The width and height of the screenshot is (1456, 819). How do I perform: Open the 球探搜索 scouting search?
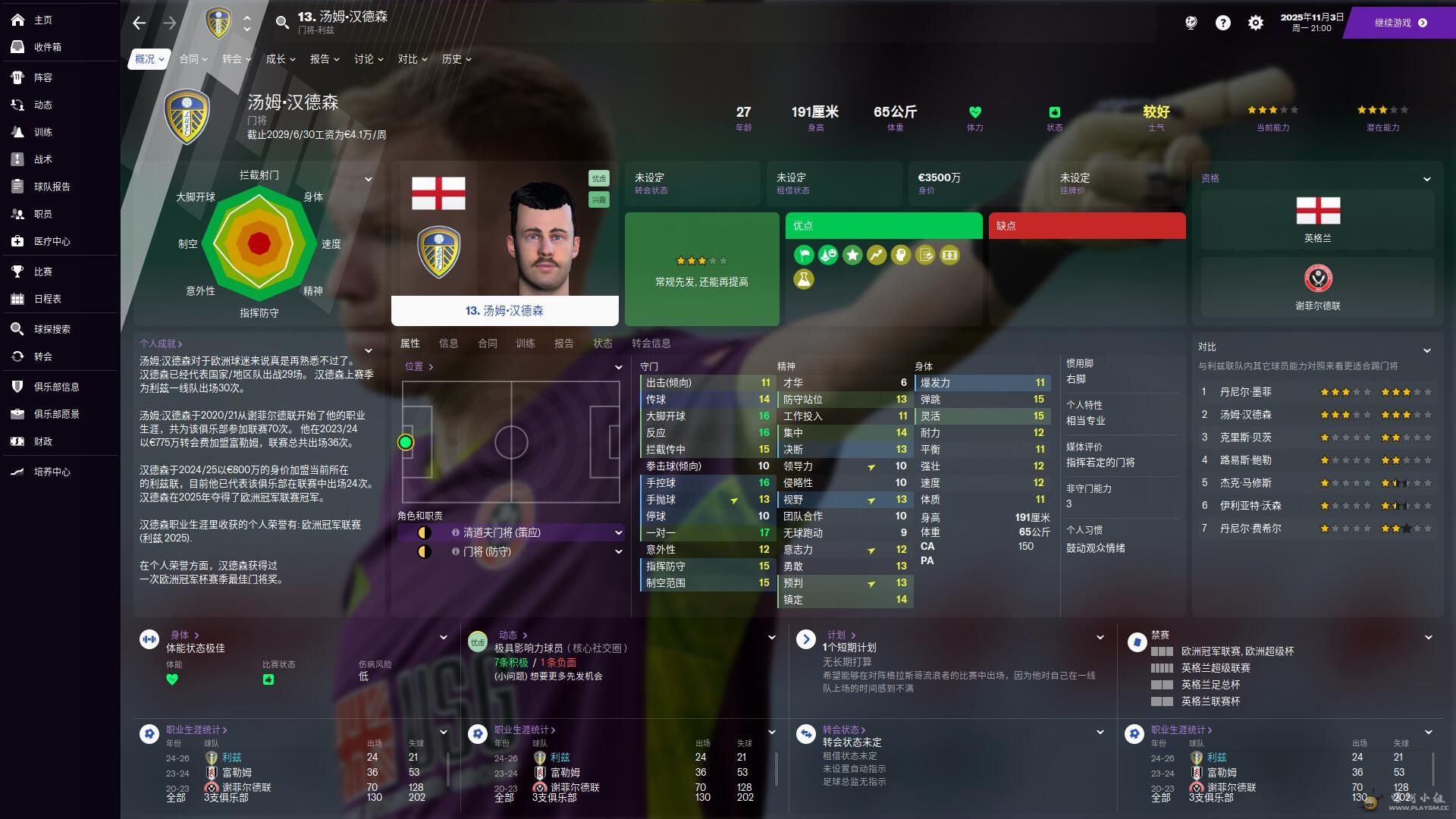pyautogui.click(x=52, y=329)
